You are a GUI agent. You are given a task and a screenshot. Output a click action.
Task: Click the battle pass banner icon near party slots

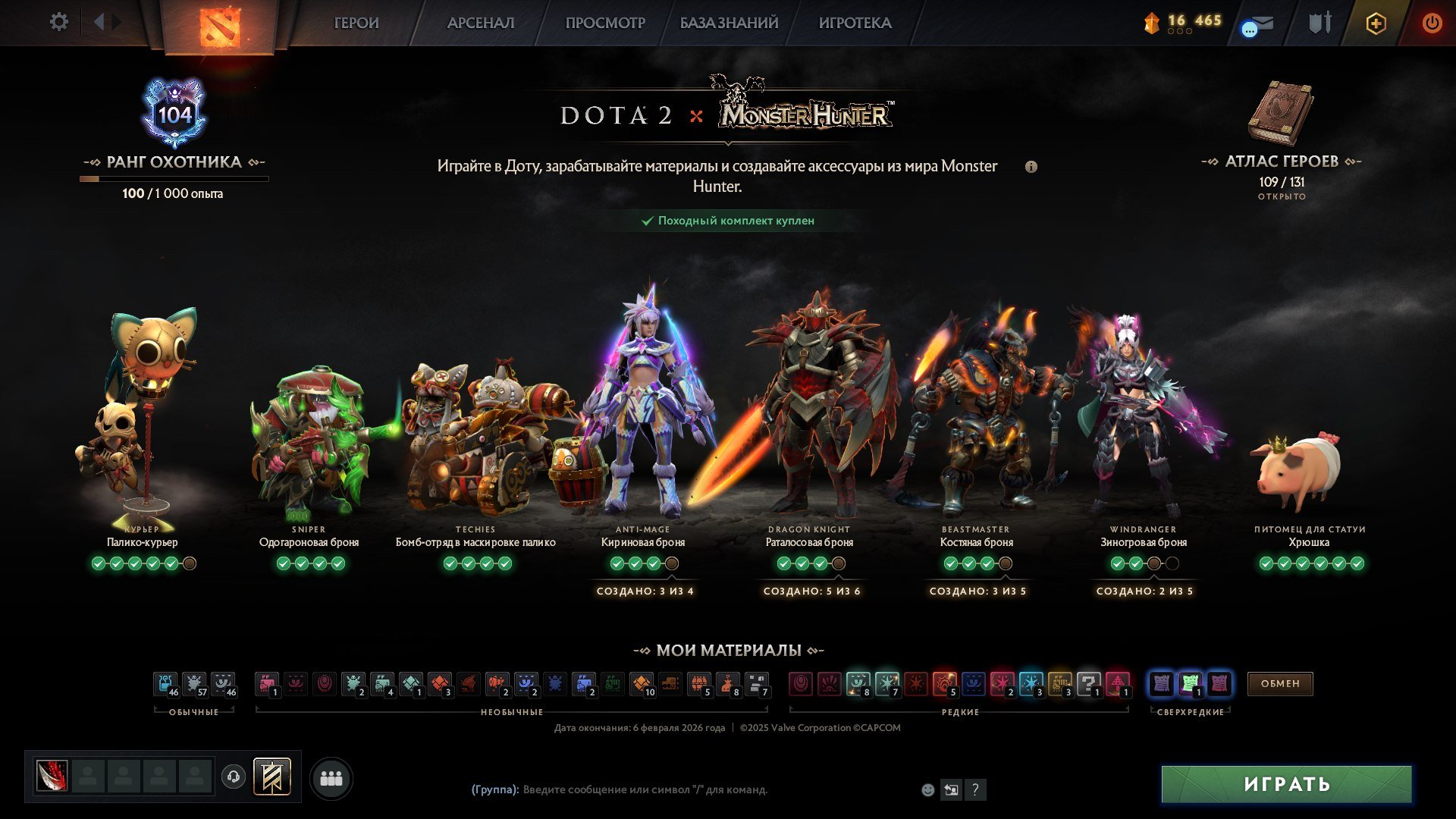click(x=274, y=777)
